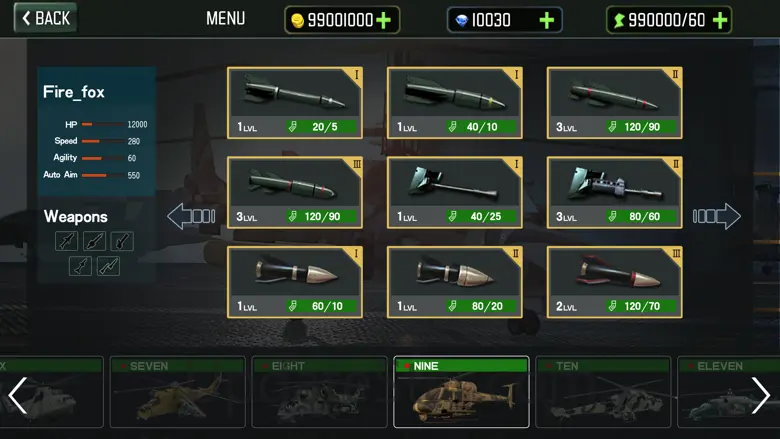Select the 20/5 priced missile card

point(294,102)
